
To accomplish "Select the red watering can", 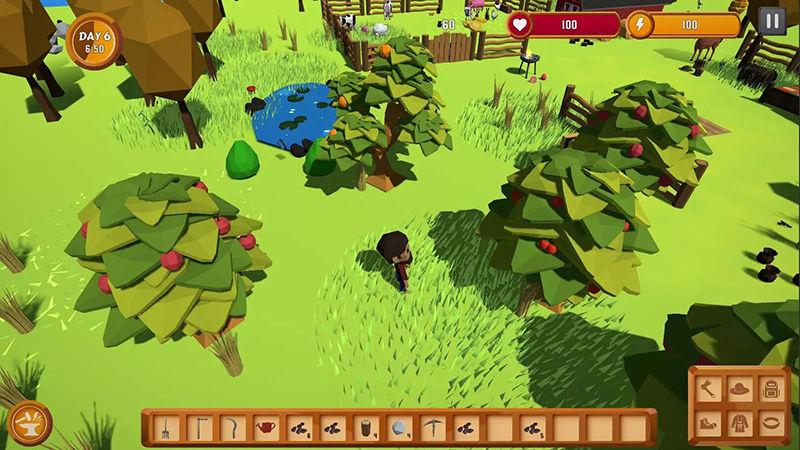I will tap(266, 428).
